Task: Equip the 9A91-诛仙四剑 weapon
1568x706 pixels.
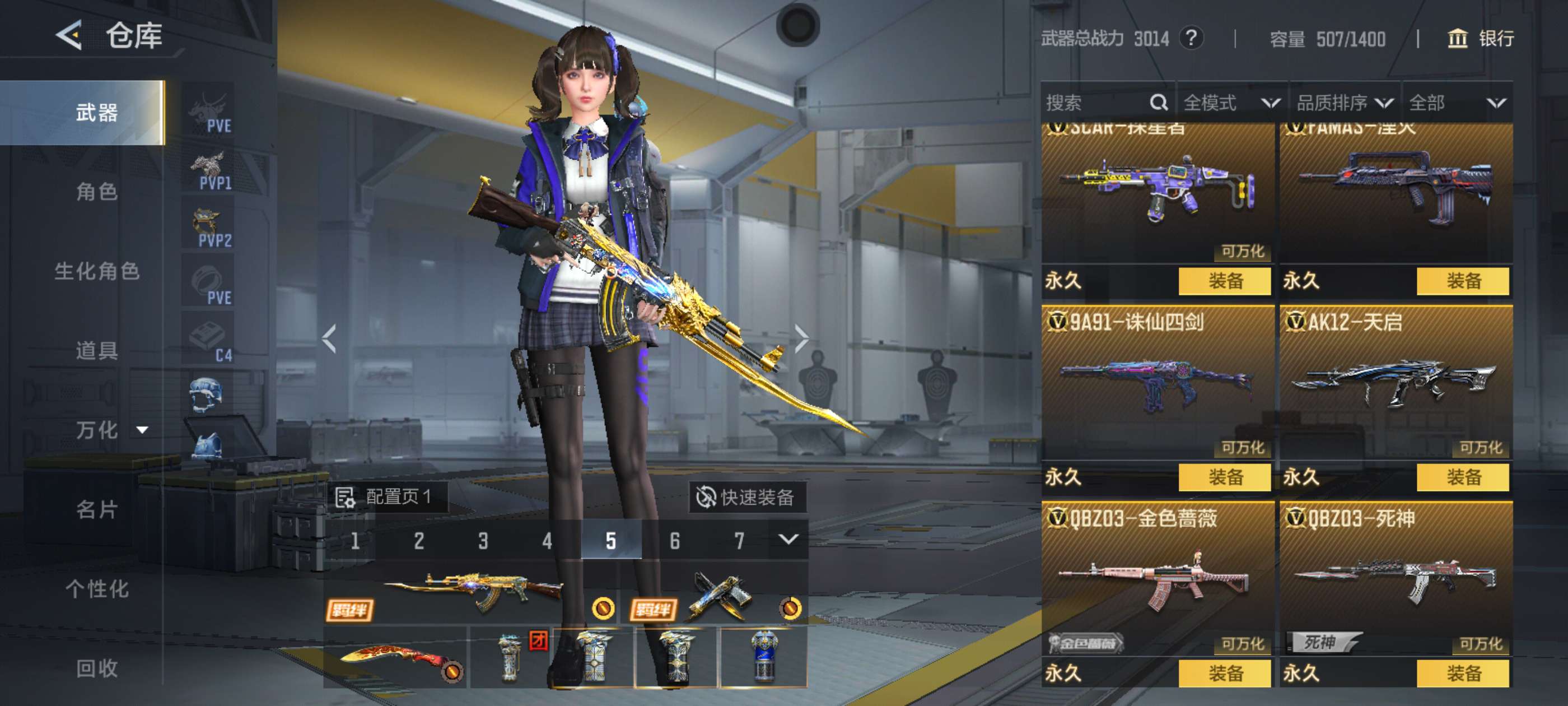Action: tap(1224, 477)
